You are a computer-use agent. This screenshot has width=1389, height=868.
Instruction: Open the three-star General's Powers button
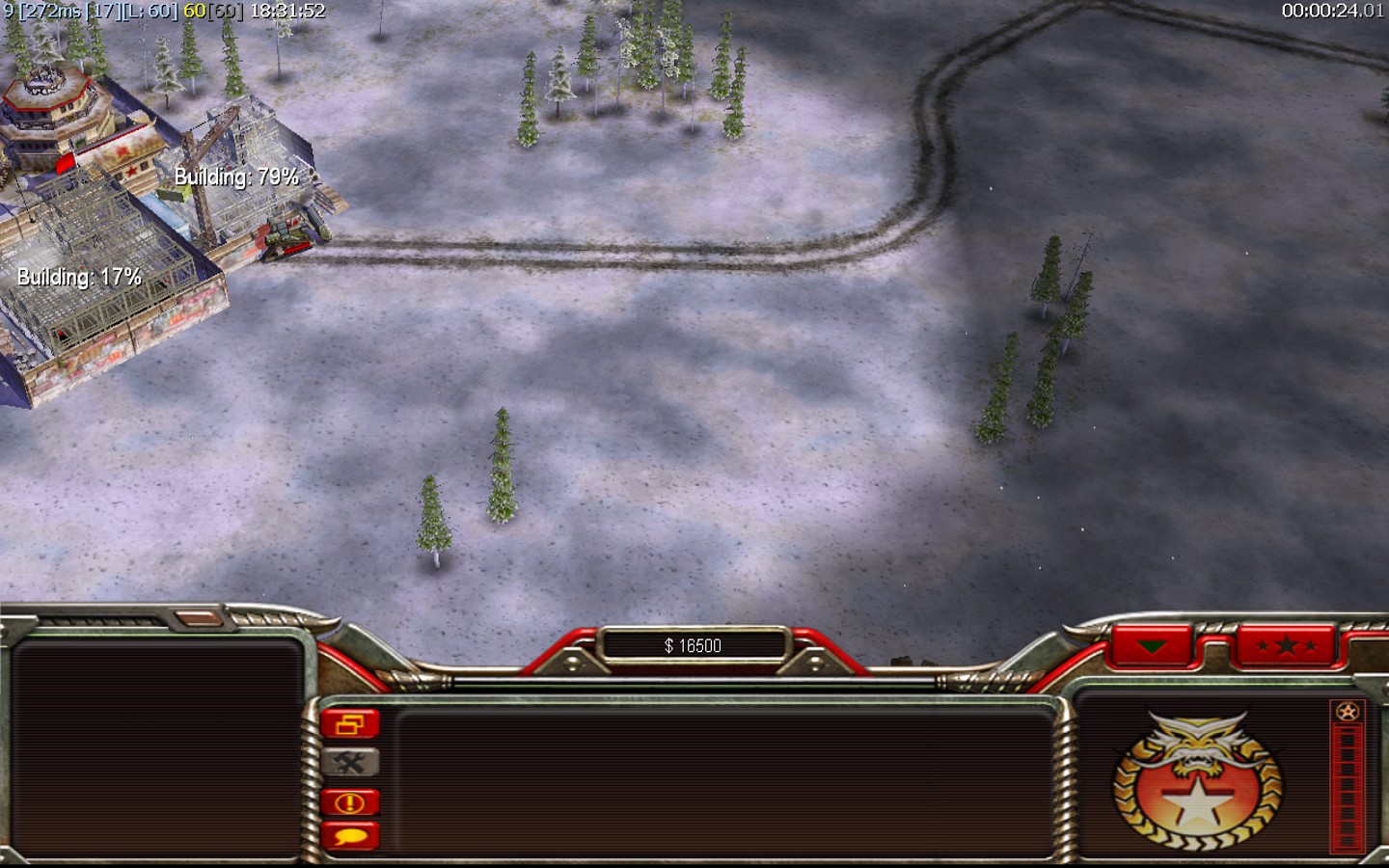1286,645
